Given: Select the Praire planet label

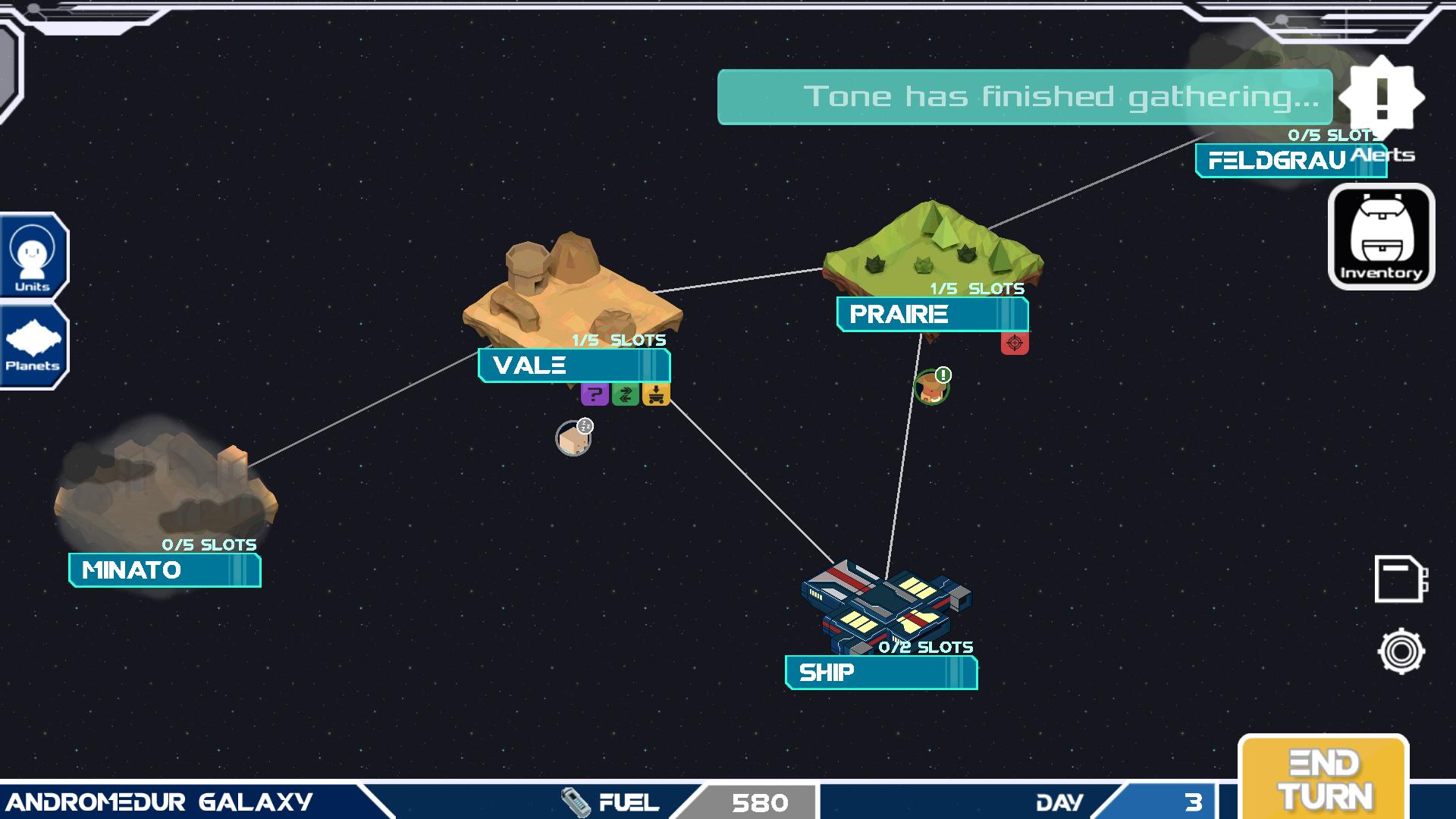Looking at the screenshot, I should [932, 315].
